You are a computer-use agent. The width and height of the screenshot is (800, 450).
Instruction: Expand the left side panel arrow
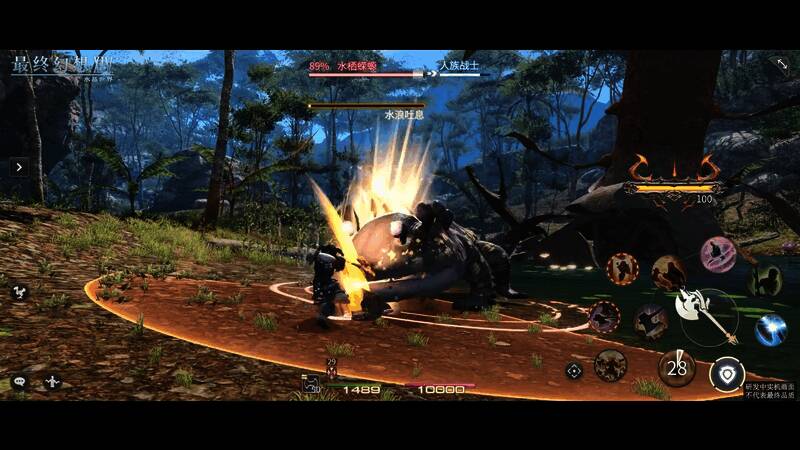click(19, 167)
